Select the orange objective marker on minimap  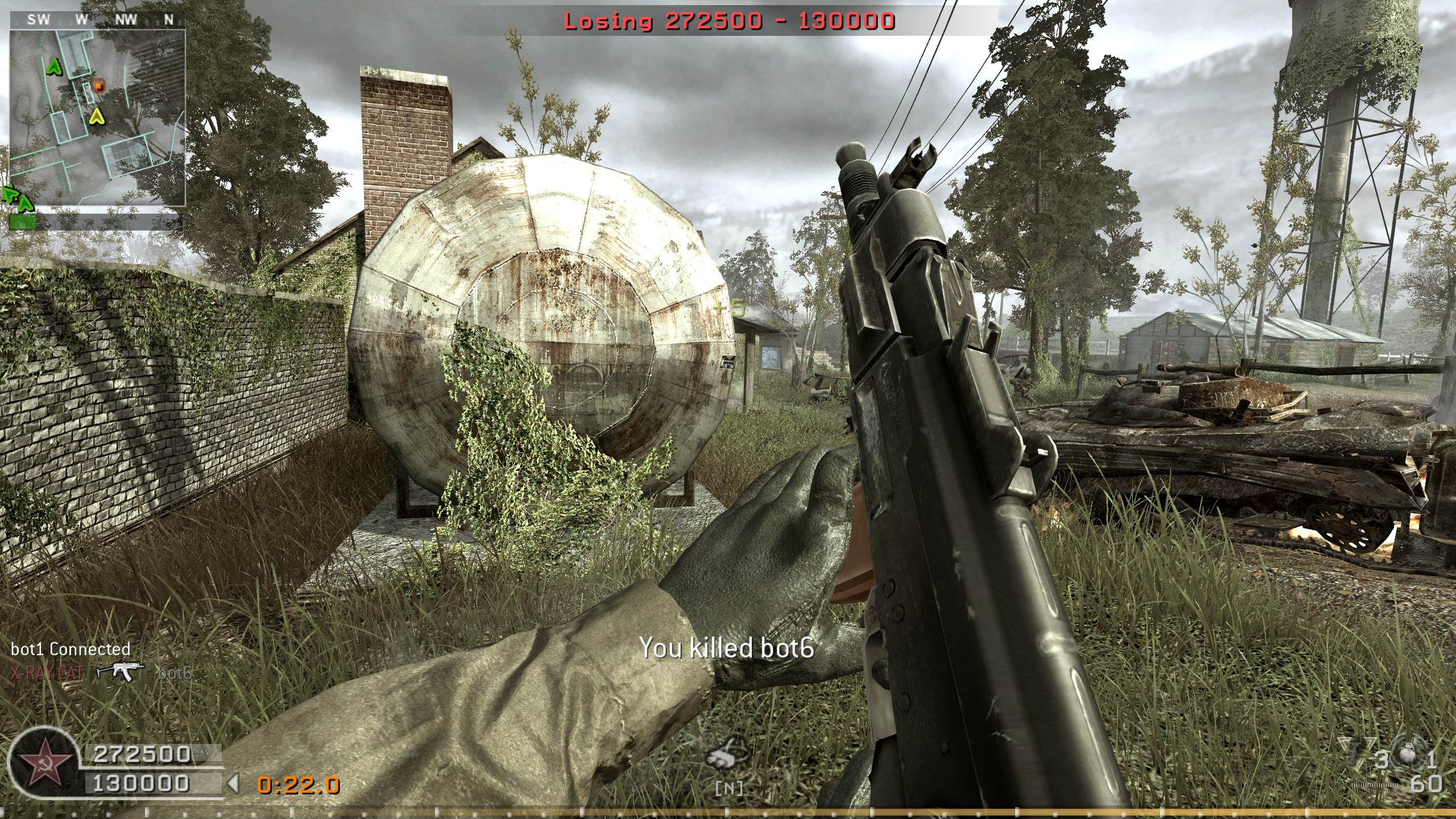pyautogui.click(x=99, y=86)
